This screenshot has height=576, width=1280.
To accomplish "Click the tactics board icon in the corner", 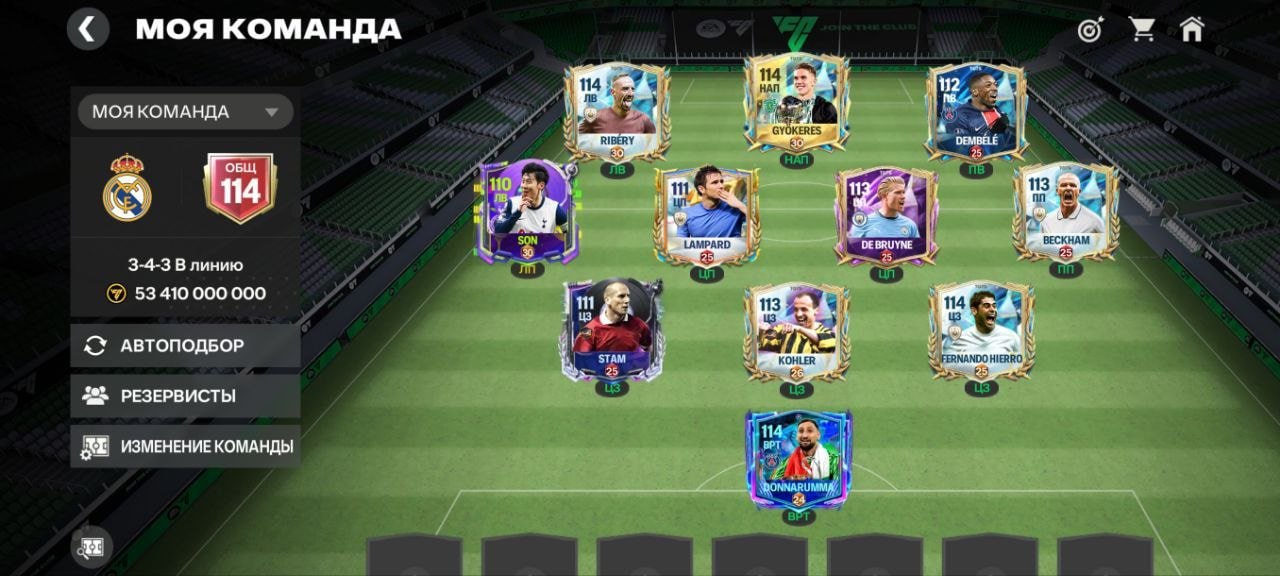I will pos(91,546).
